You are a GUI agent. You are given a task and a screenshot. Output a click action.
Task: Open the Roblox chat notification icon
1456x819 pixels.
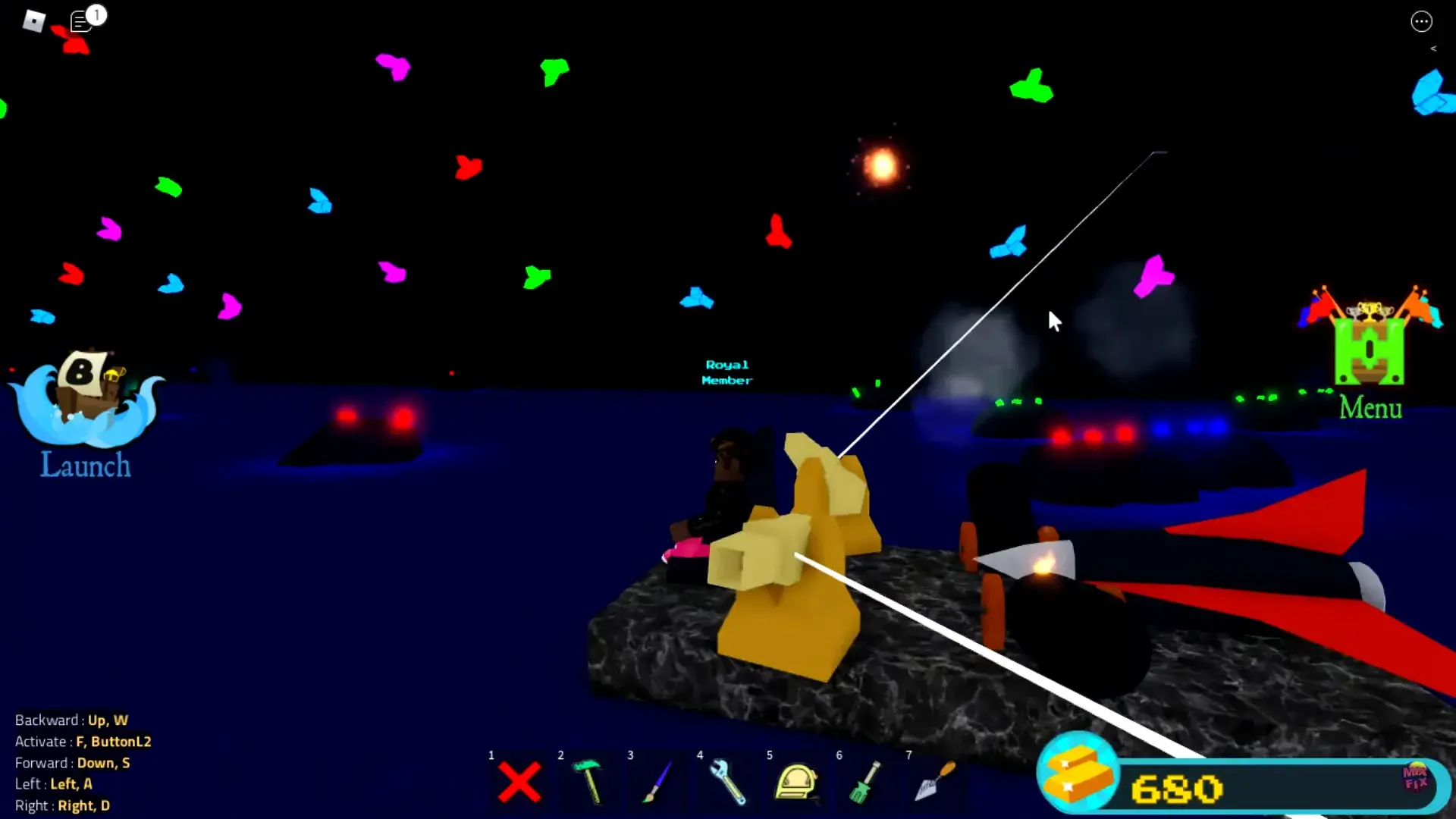point(82,21)
